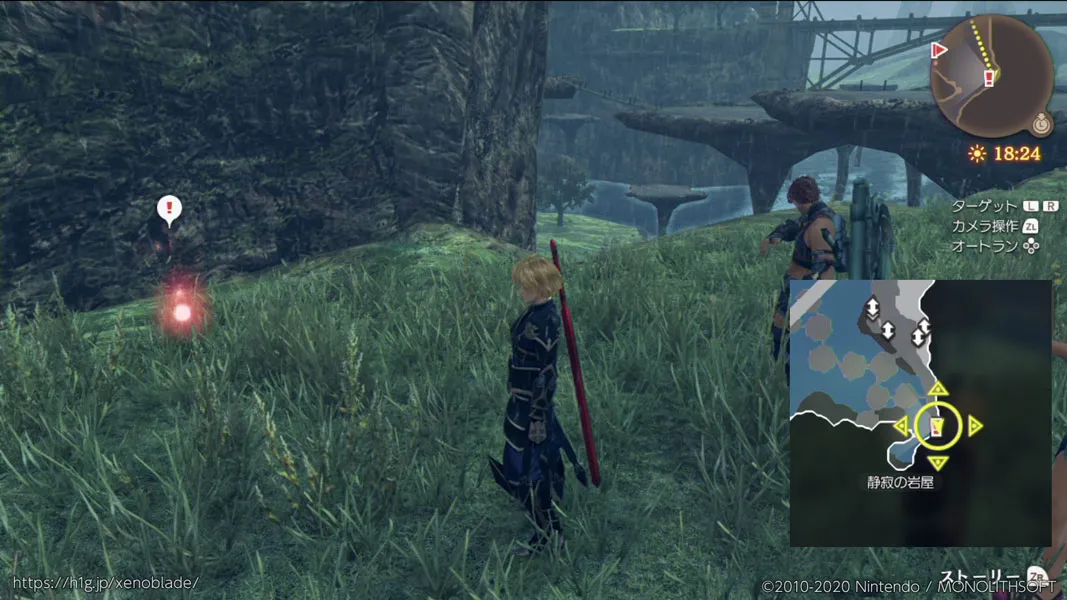Screen dimensions: 1067x600
Task: Select the exclamation quest marker above red orb
Action: 170,210
